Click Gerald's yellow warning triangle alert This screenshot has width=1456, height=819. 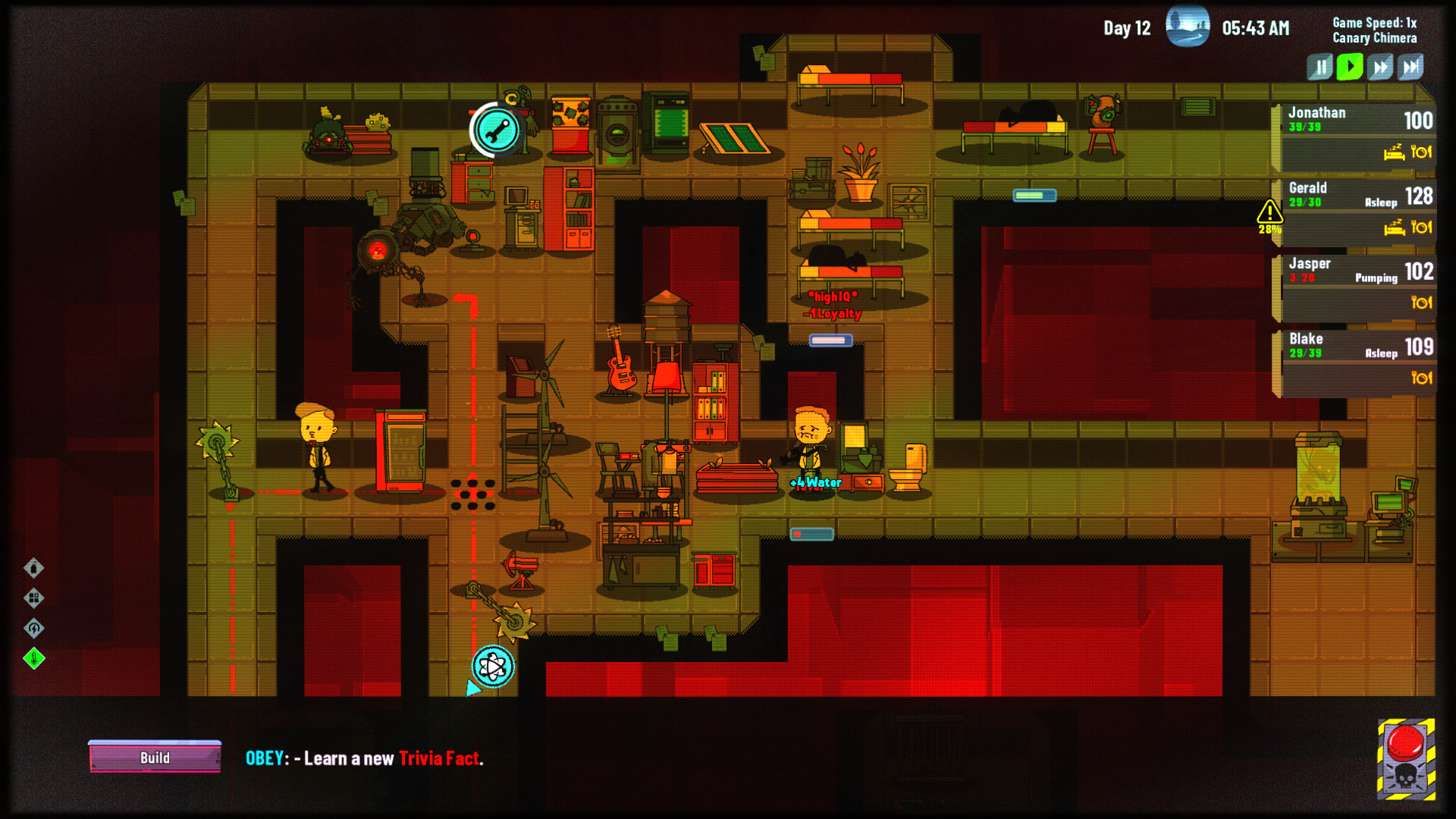1269,213
